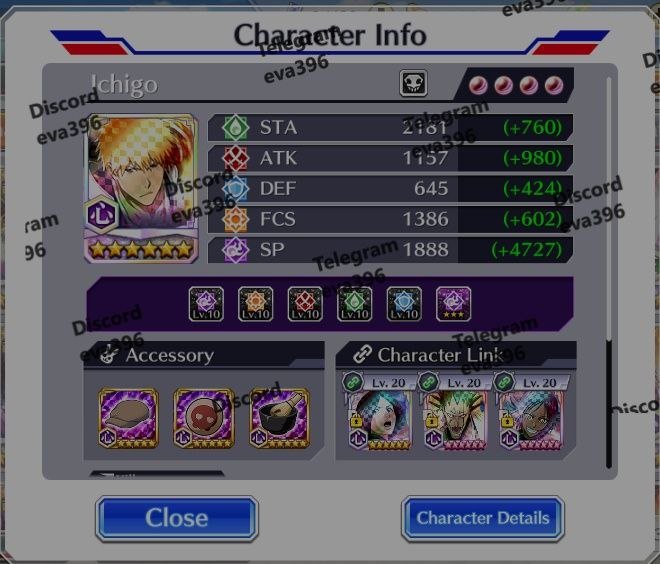
Task: Select the green Lv.10 crystal slot
Action: 355,303
